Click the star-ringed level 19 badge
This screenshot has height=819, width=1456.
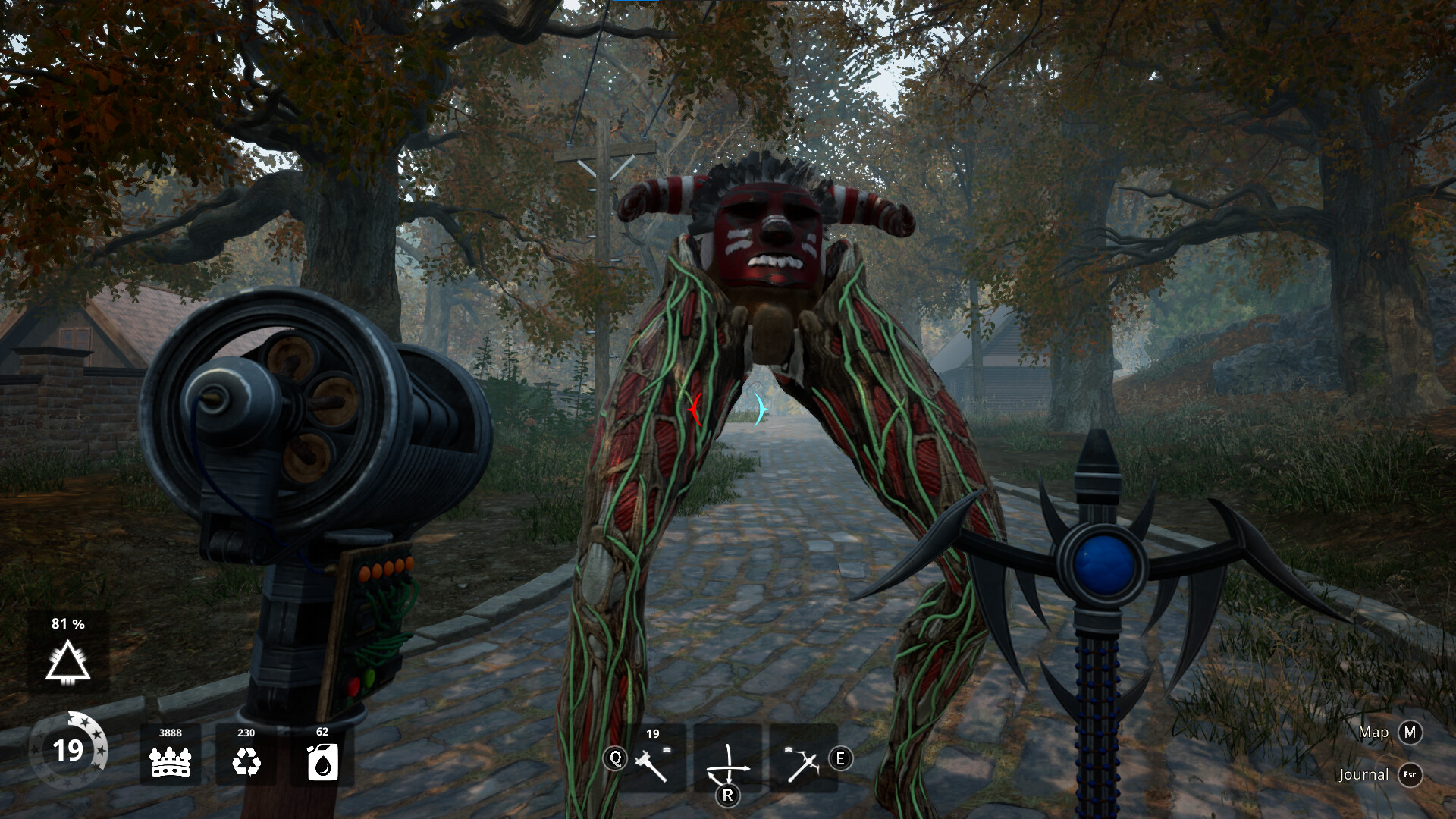click(68, 751)
